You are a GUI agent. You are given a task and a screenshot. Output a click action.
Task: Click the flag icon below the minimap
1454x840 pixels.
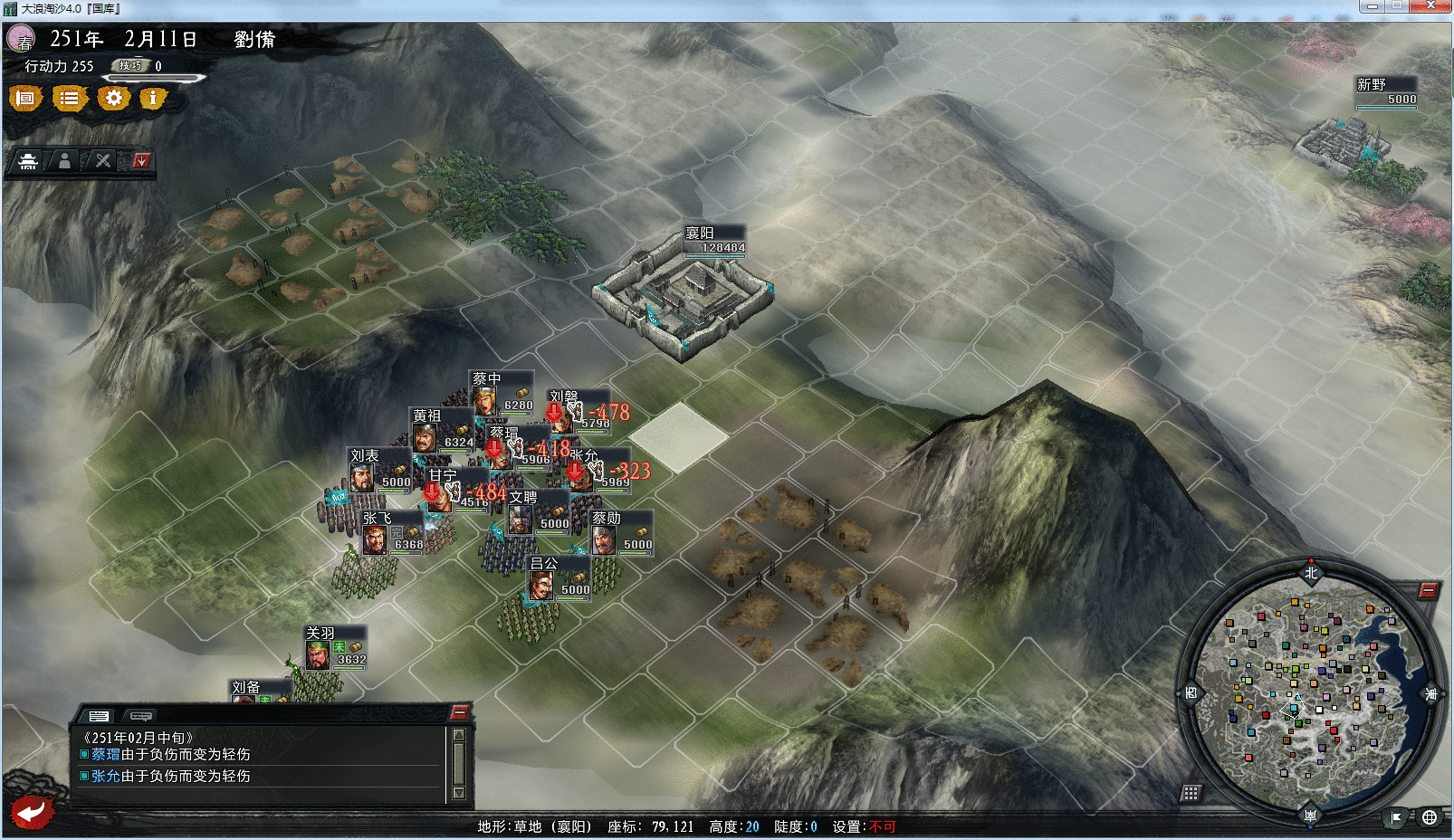click(x=1395, y=817)
